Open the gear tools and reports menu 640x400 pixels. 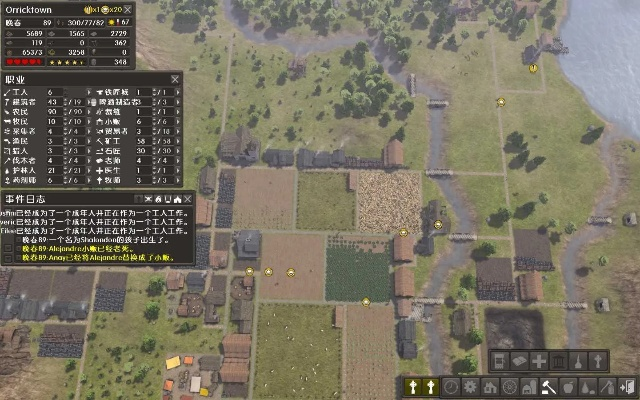[470, 386]
